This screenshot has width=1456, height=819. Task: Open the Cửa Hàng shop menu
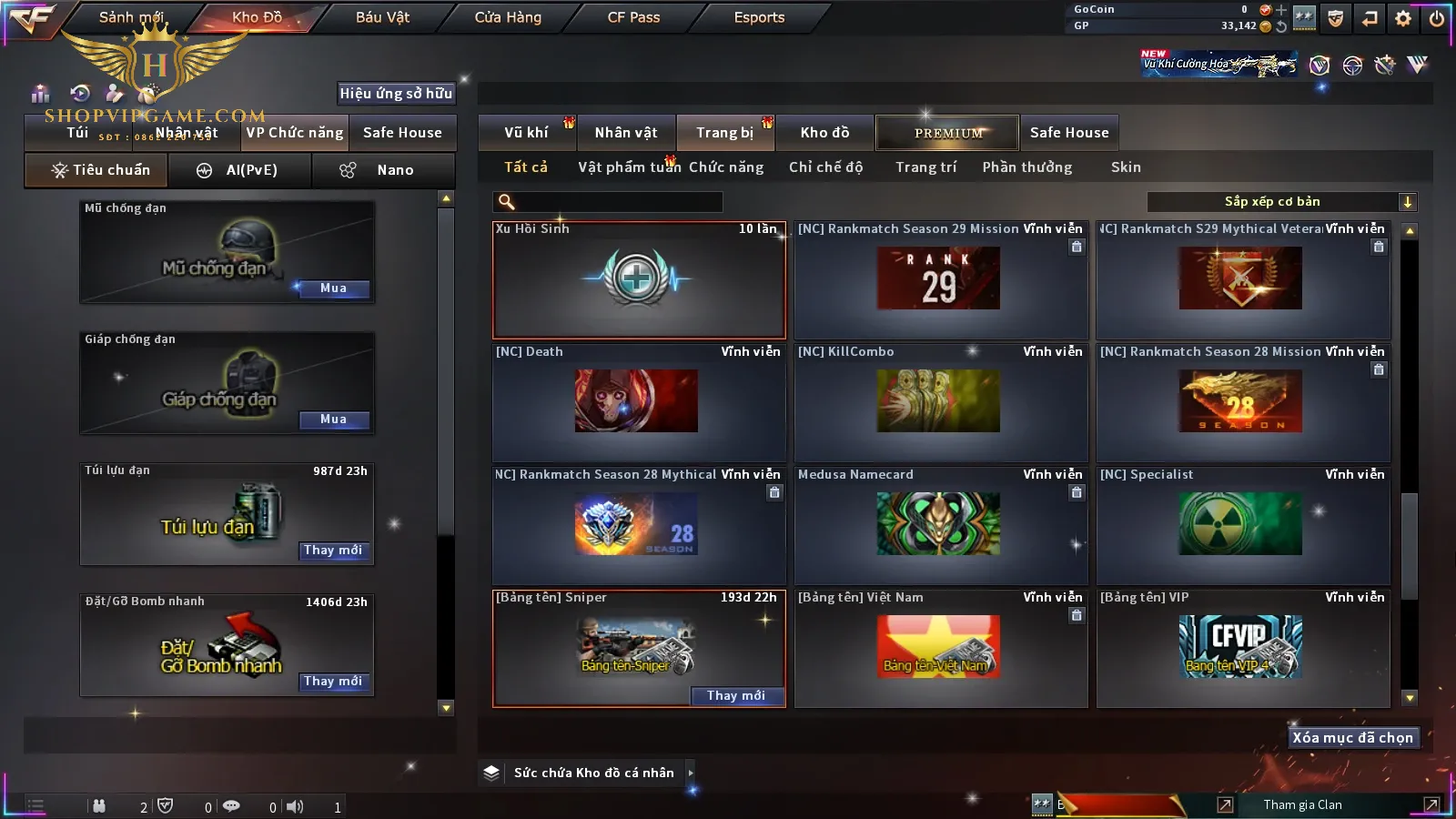[508, 17]
